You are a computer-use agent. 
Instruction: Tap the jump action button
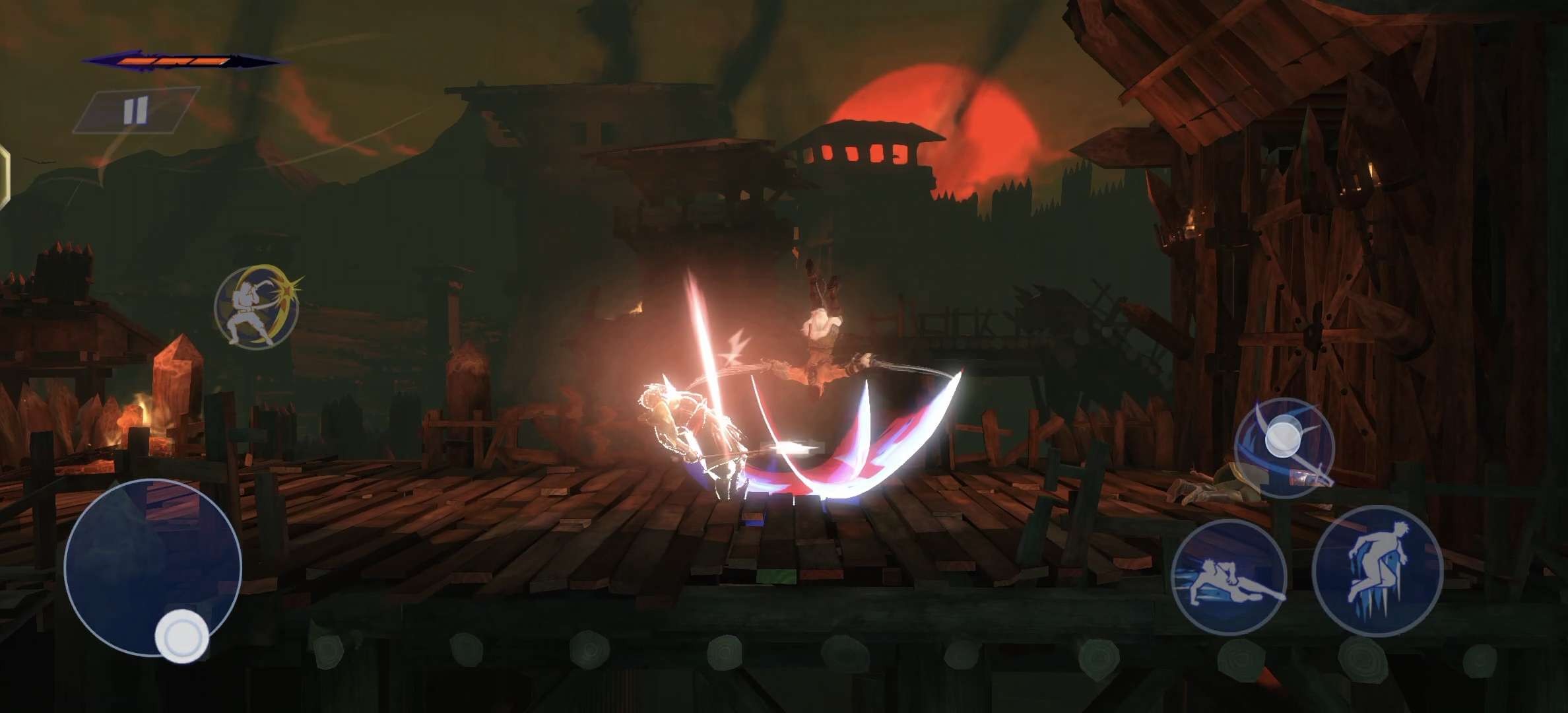pyautogui.click(x=1377, y=570)
